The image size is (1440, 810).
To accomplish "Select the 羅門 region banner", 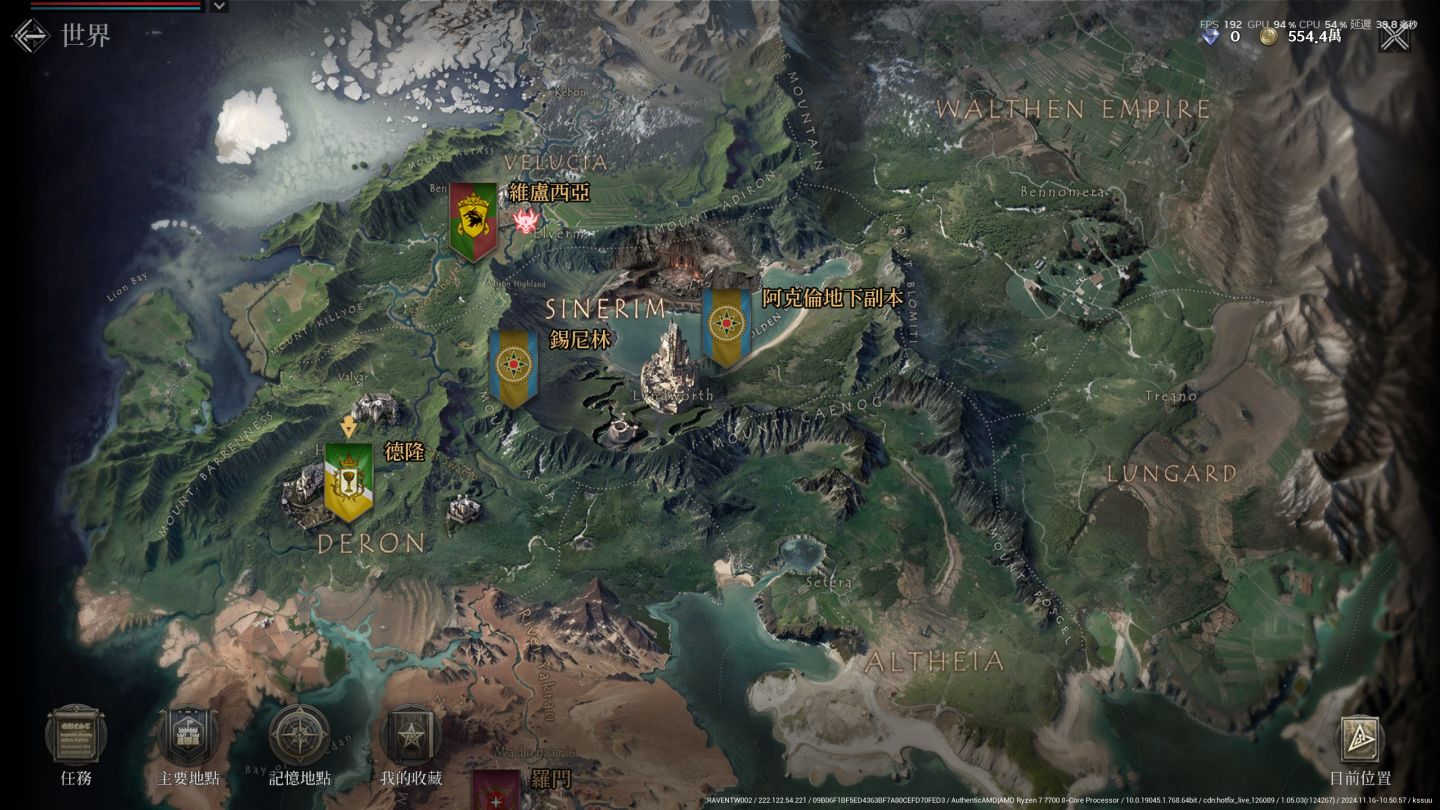I will coord(496,789).
